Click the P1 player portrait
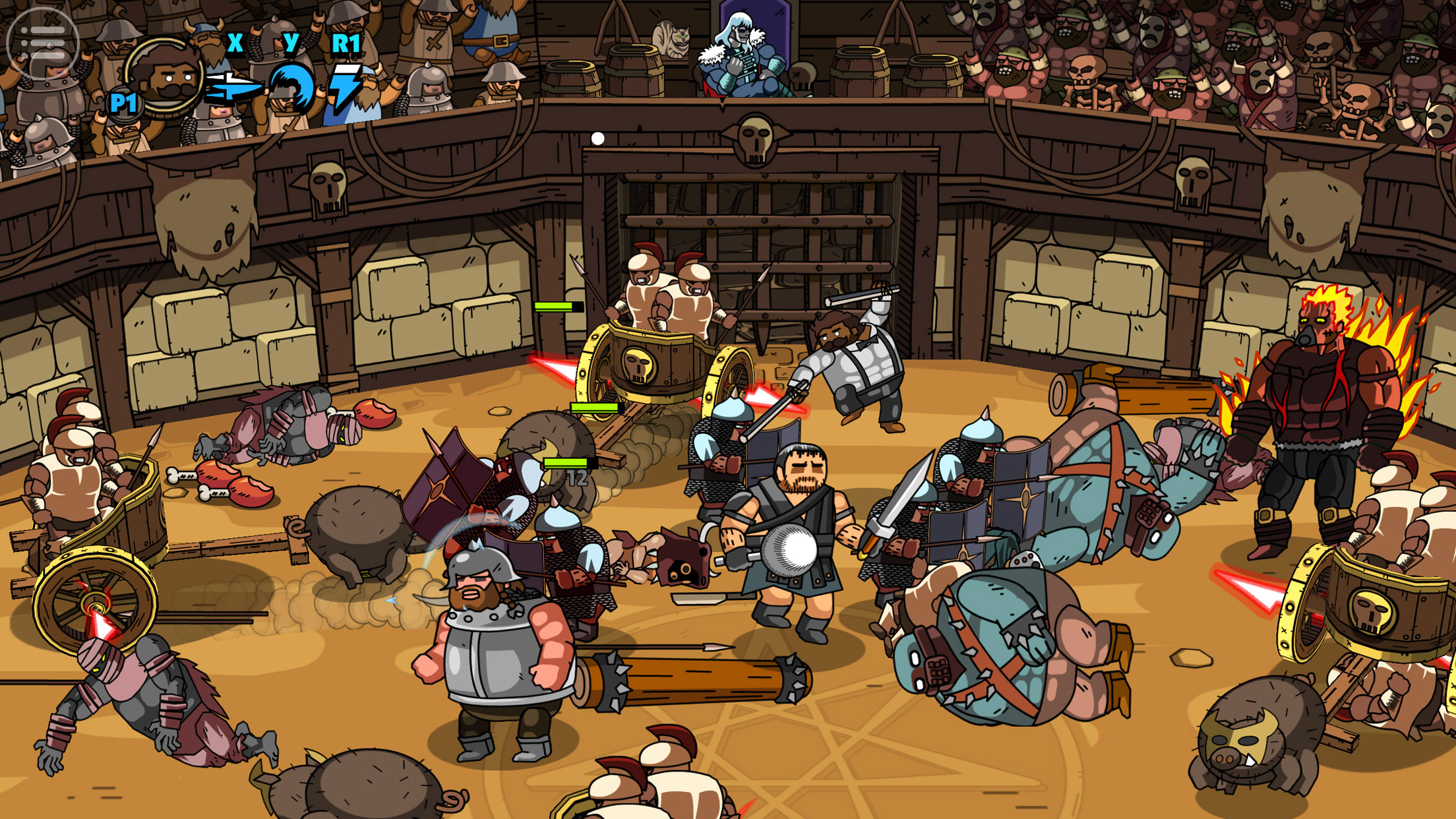The height and width of the screenshot is (819, 1456). [x=165, y=76]
